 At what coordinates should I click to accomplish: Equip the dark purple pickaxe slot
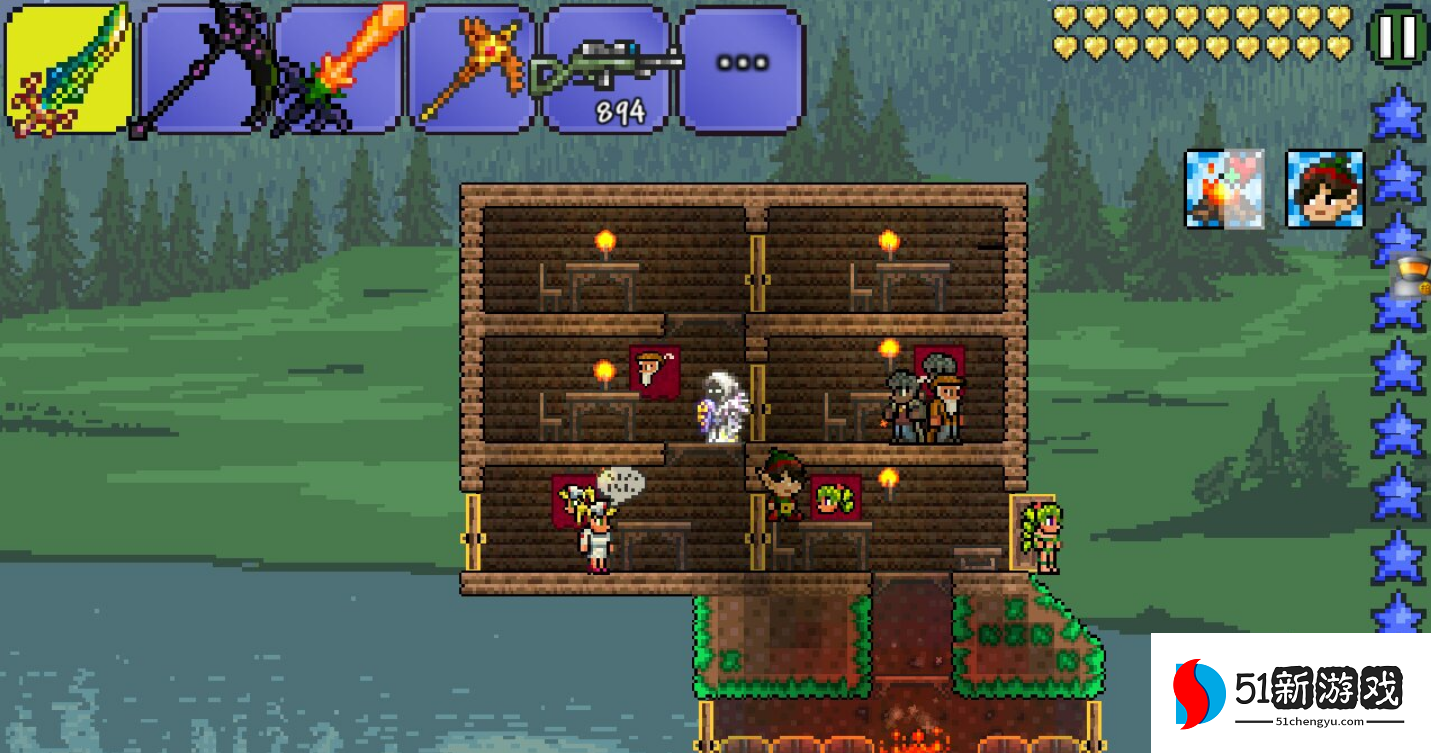point(204,70)
